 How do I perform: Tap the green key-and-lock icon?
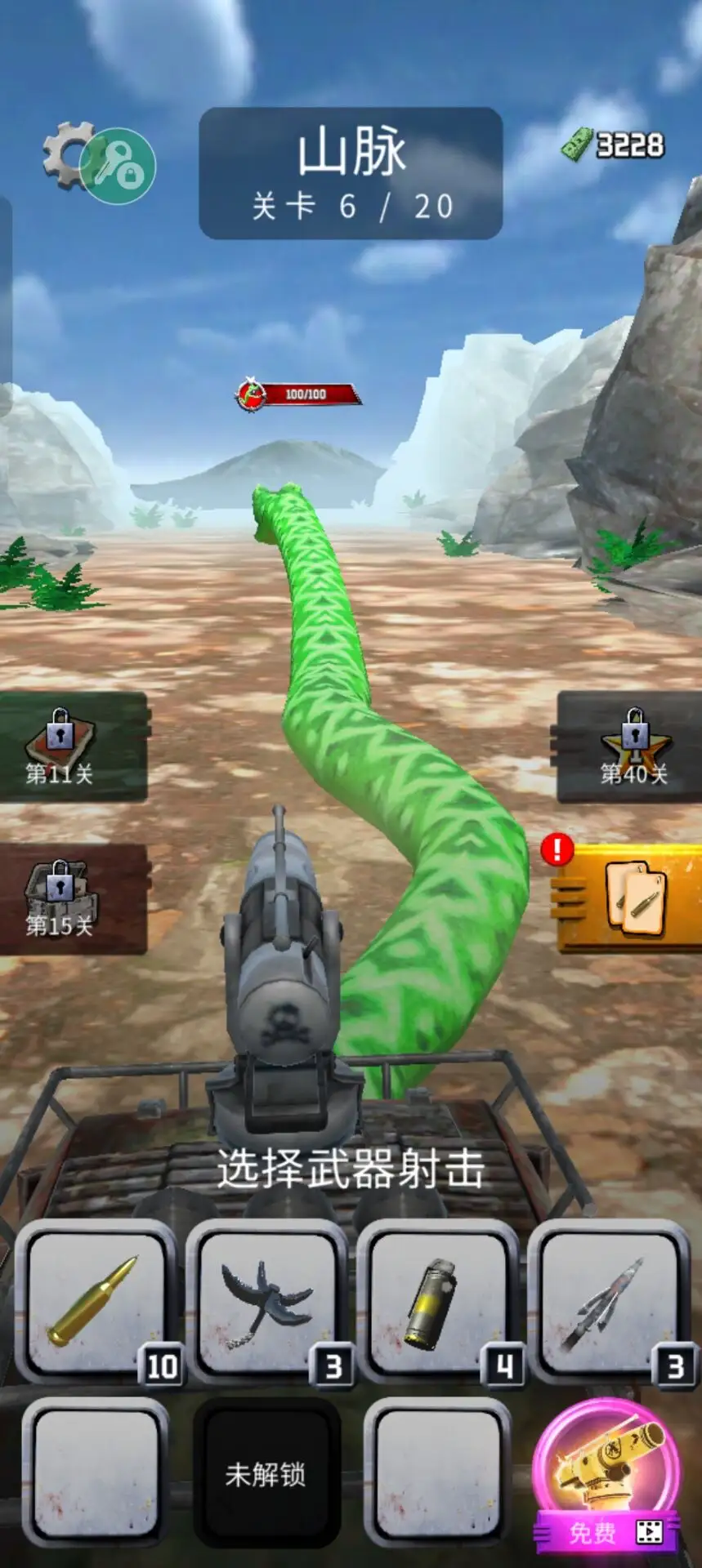pyautogui.click(x=119, y=167)
